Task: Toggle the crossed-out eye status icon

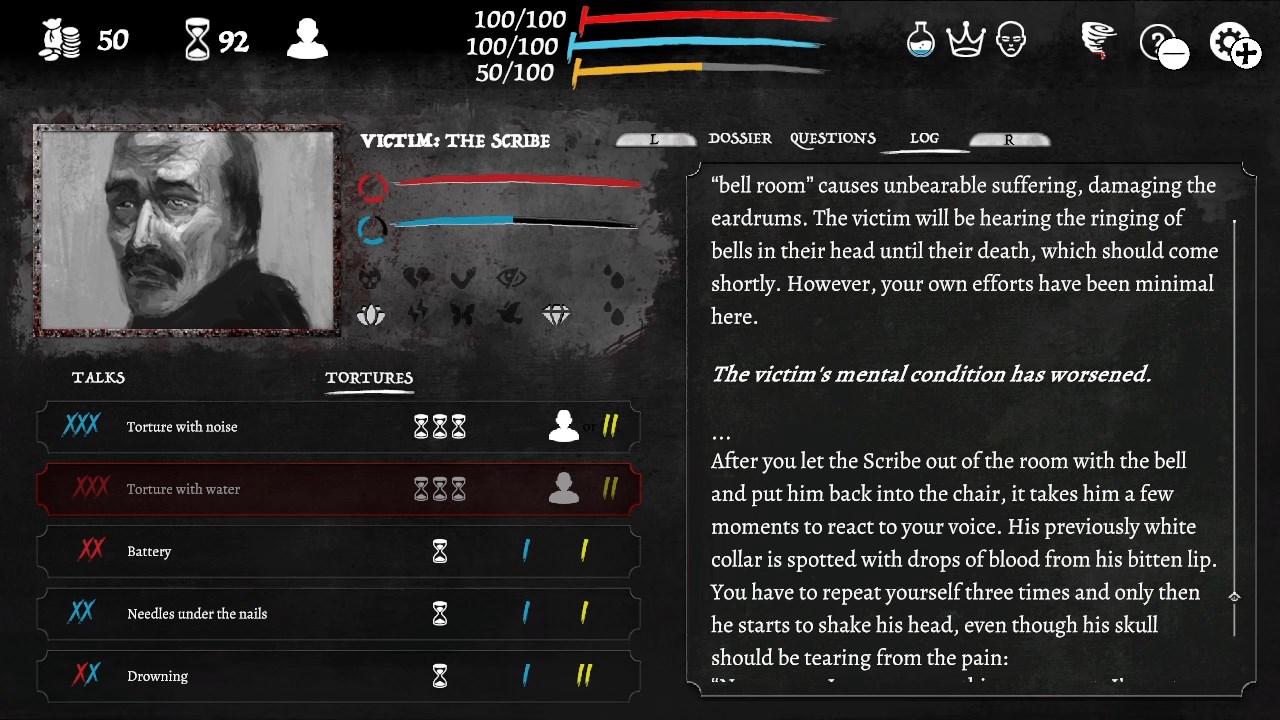Action: [x=513, y=279]
